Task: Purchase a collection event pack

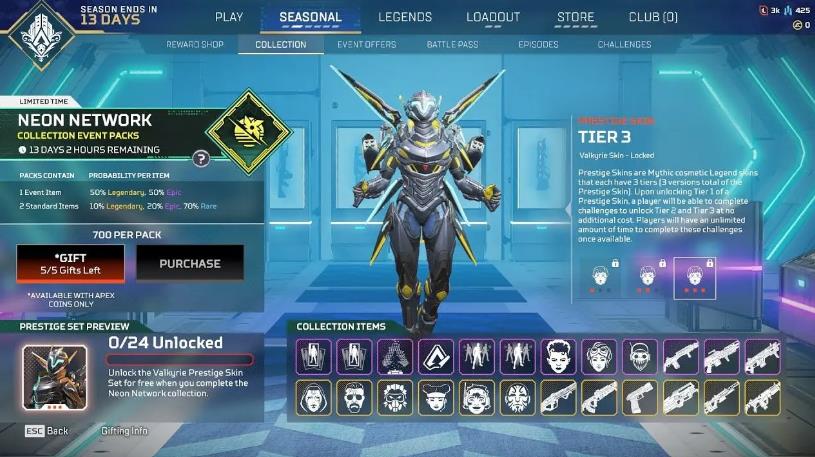Action: point(190,263)
